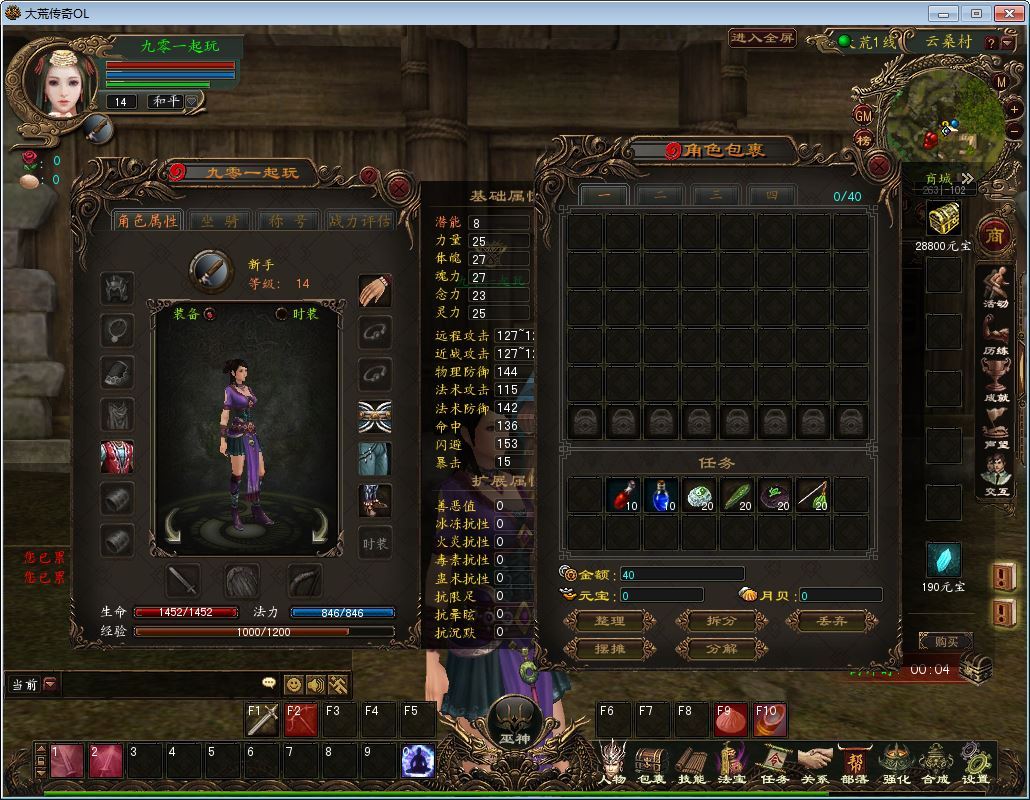The width and height of the screenshot is (1030, 800).
Task: Open a stall with the 摆摊 button
Action: point(609,649)
